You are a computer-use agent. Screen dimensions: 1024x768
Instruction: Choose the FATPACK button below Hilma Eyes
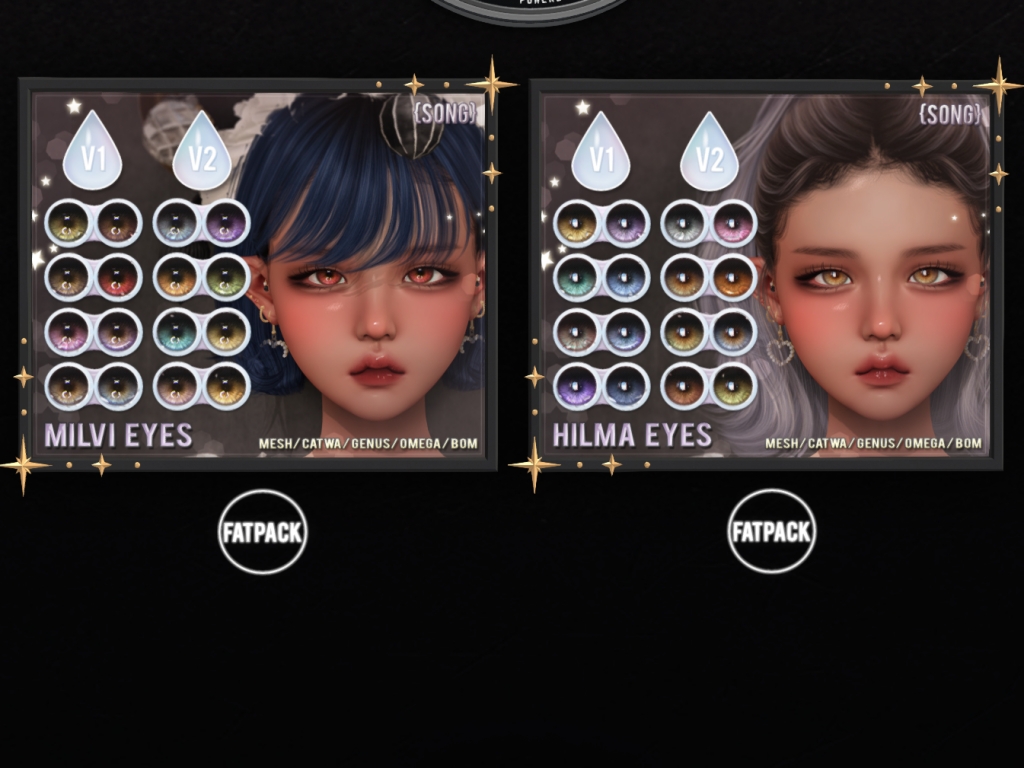tap(771, 531)
